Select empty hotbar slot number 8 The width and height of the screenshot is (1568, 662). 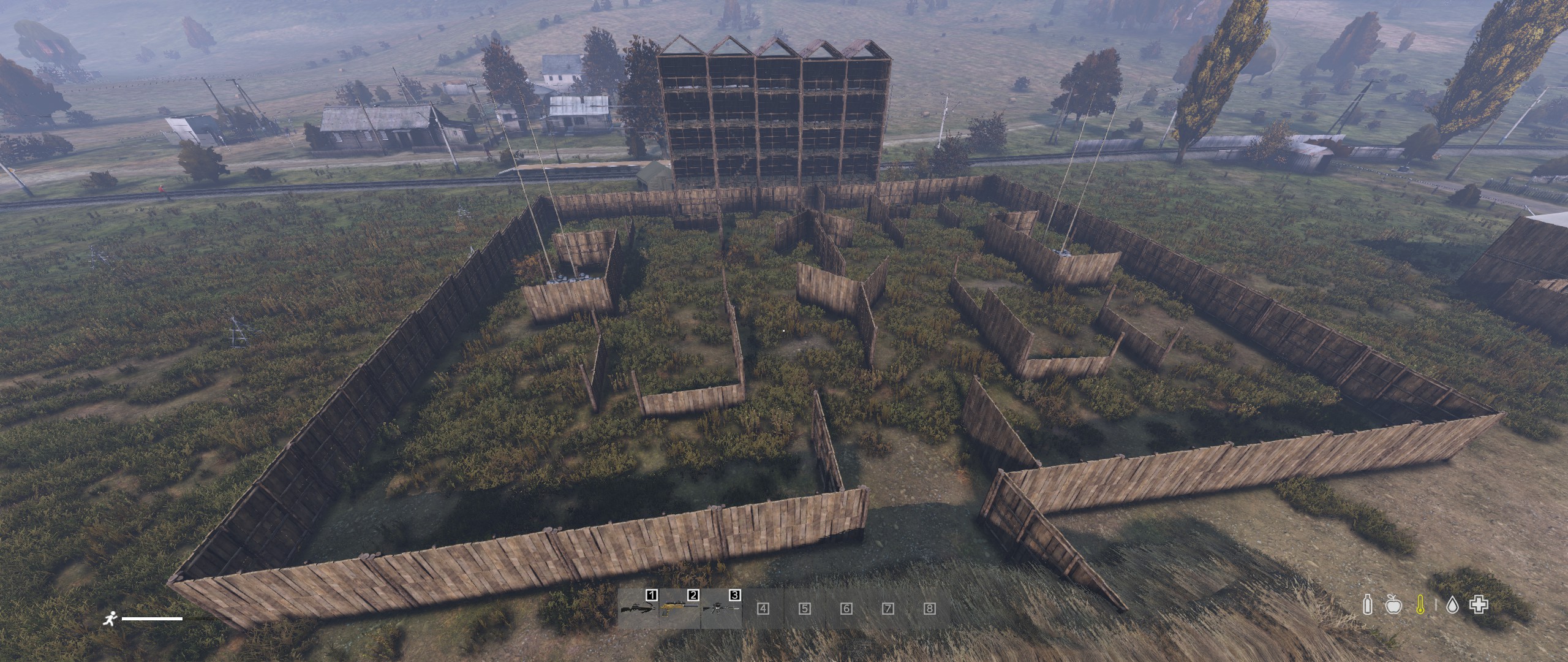(929, 609)
